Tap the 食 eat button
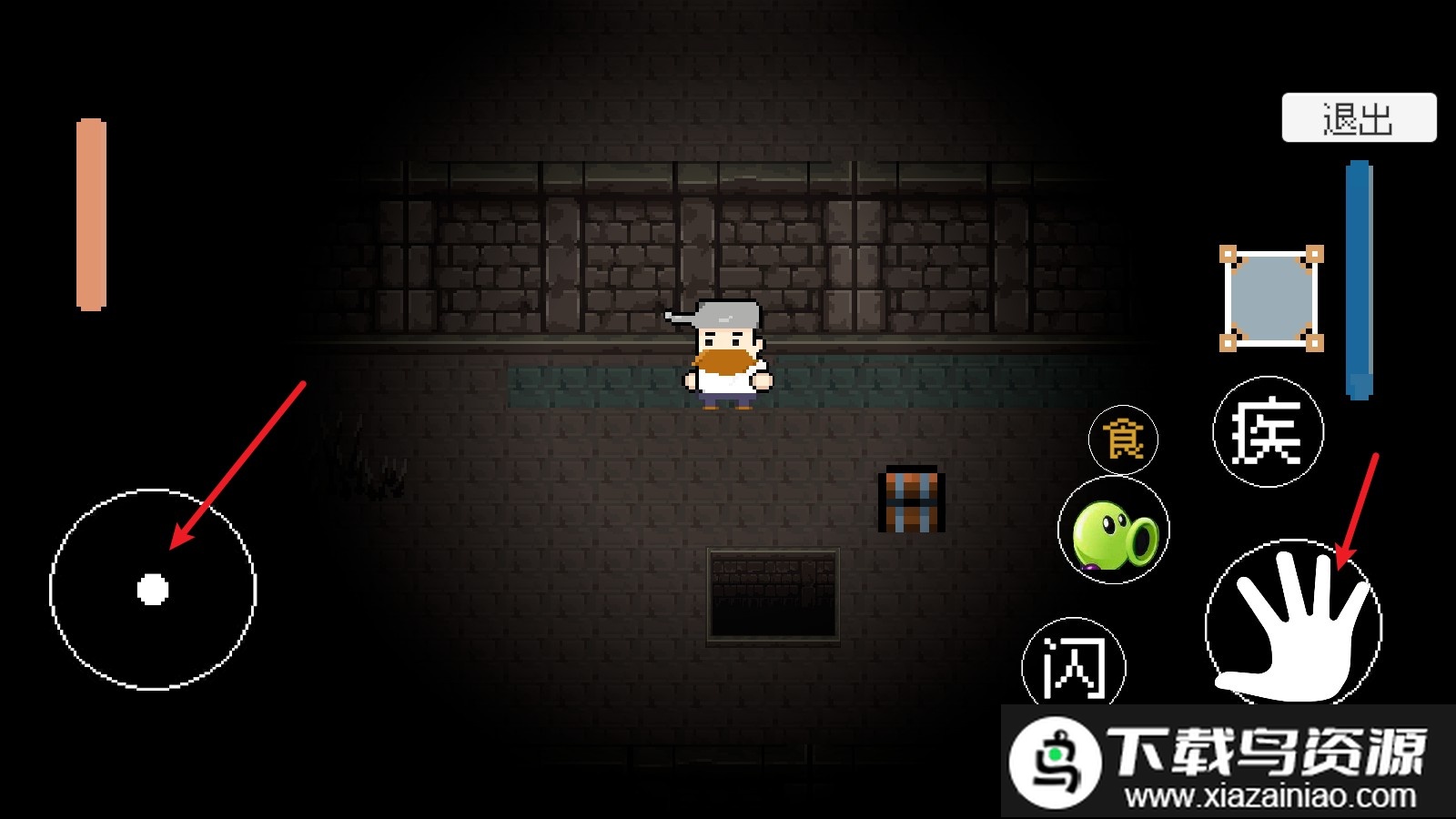The width and height of the screenshot is (1456, 819). 1123,440
